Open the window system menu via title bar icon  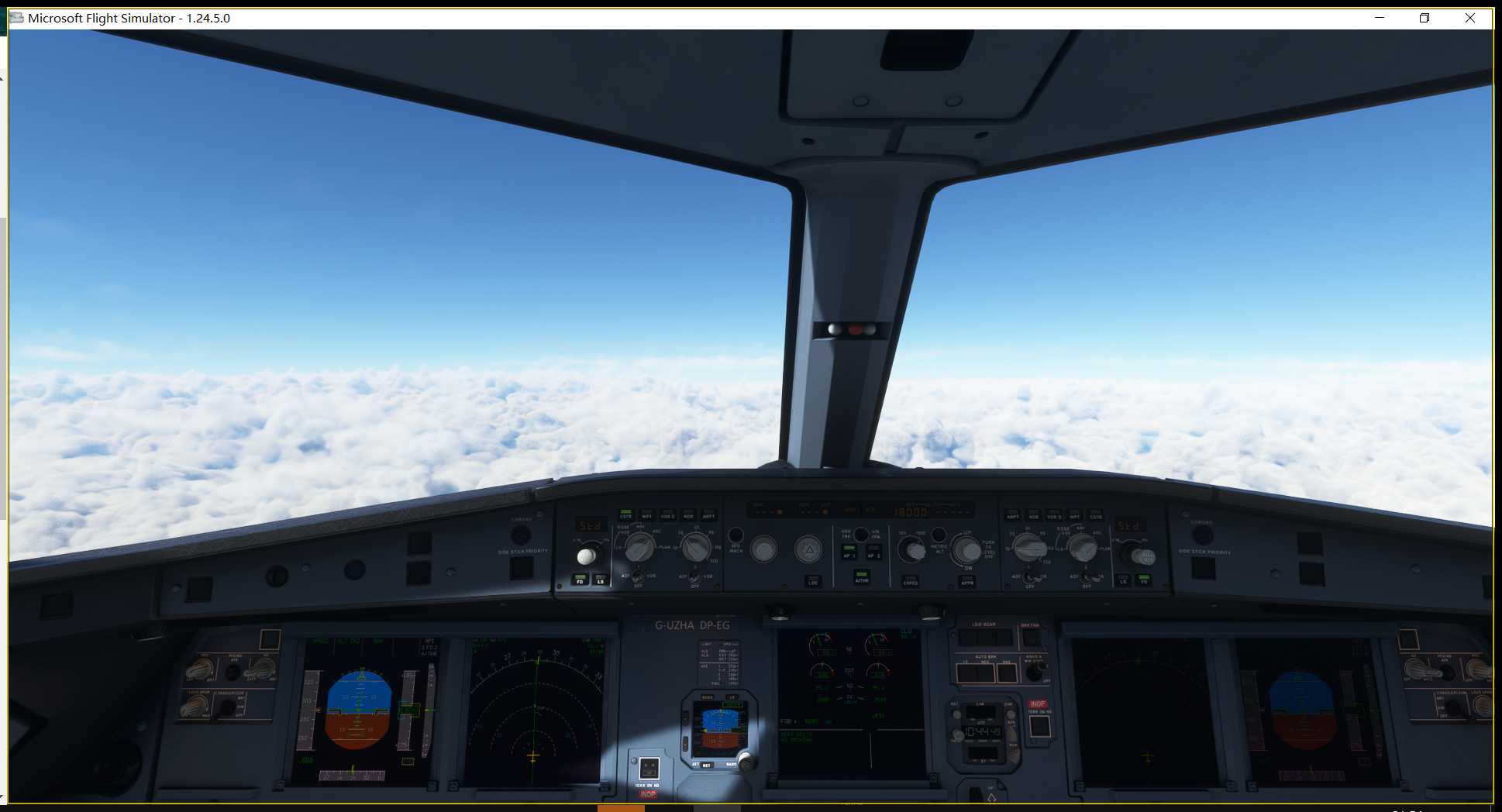(16, 18)
